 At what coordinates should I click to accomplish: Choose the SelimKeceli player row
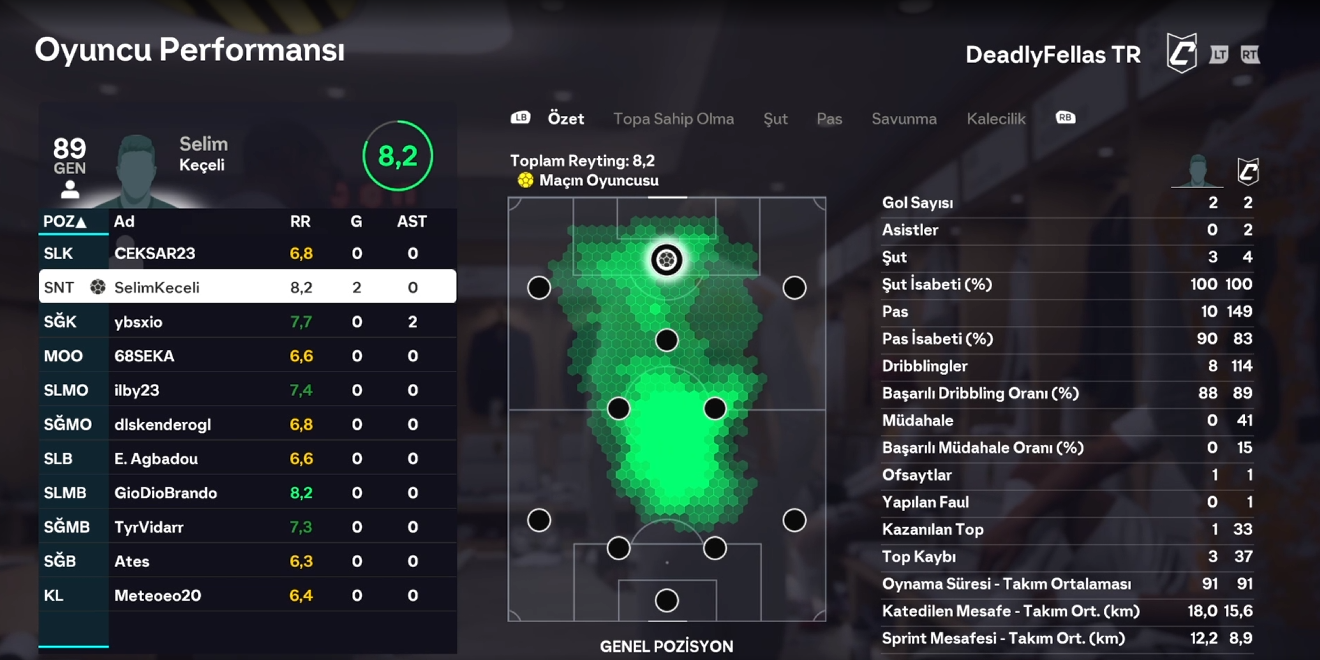click(247, 288)
